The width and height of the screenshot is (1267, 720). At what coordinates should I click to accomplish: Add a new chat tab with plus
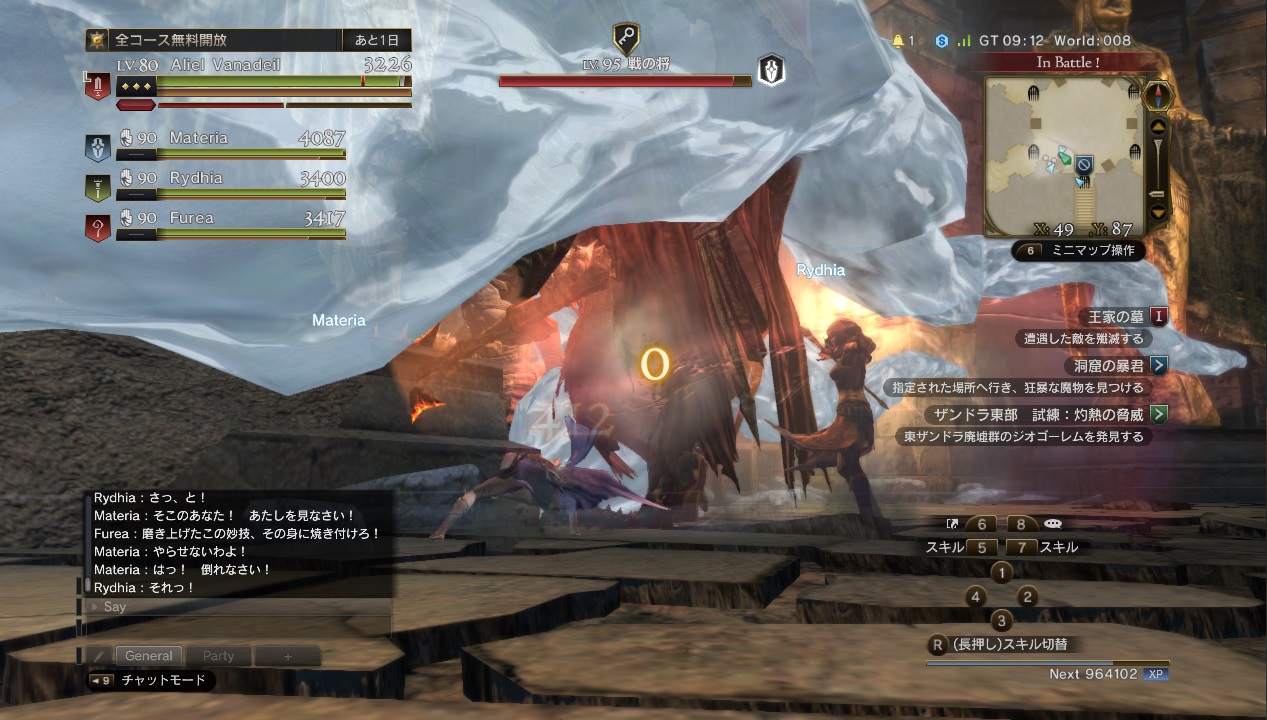287,656
